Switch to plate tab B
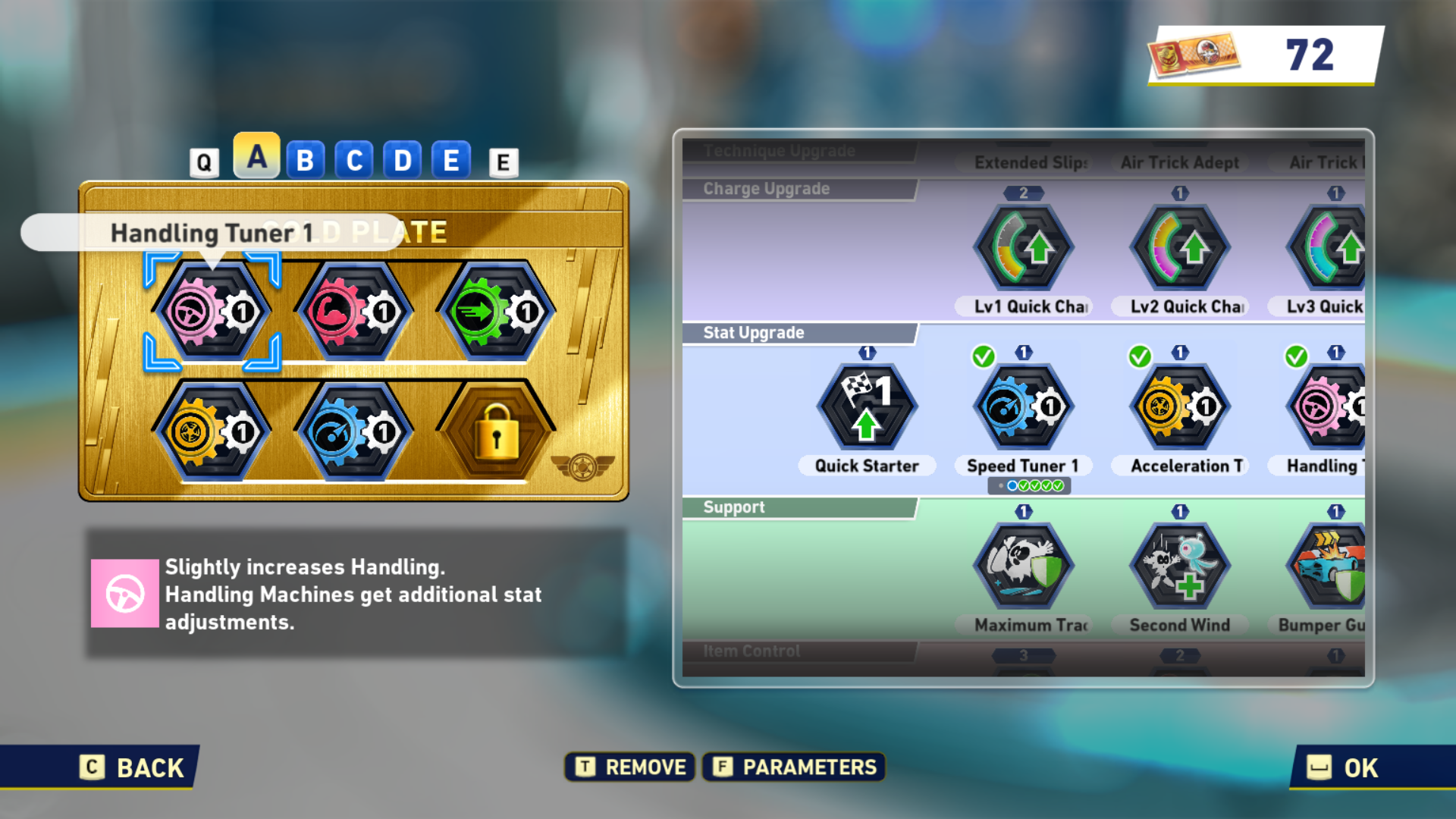Image resolution: width=1456 pixels, height=819 pixels. coord(306,159)
